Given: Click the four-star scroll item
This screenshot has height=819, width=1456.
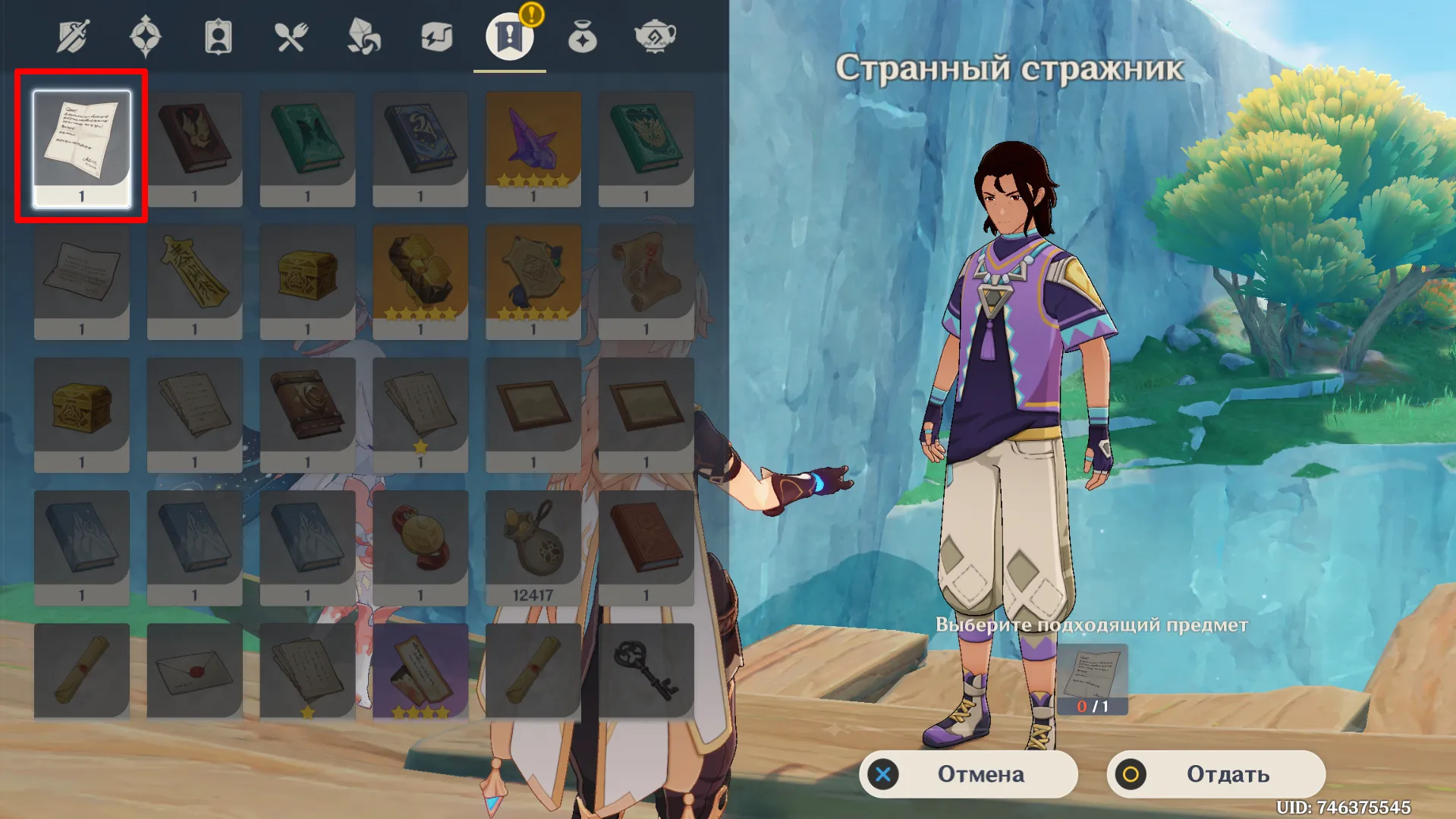Looking at the screenshot, I should (x=419, y=668).
